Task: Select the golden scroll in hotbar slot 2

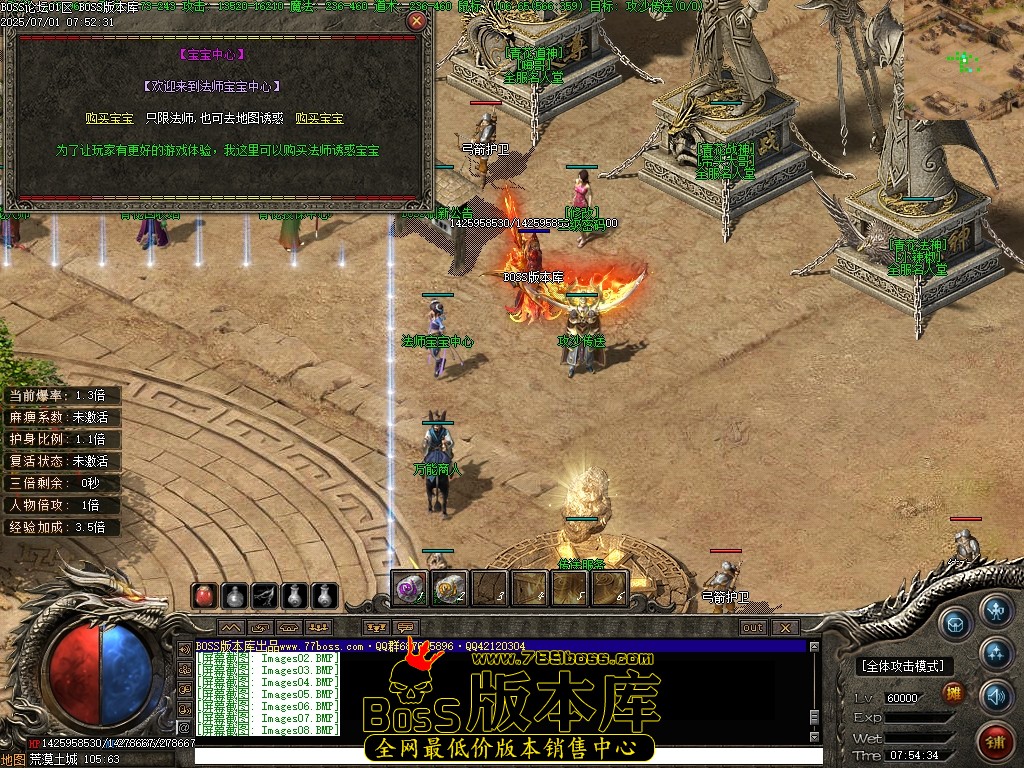Action: click(449, 589)
